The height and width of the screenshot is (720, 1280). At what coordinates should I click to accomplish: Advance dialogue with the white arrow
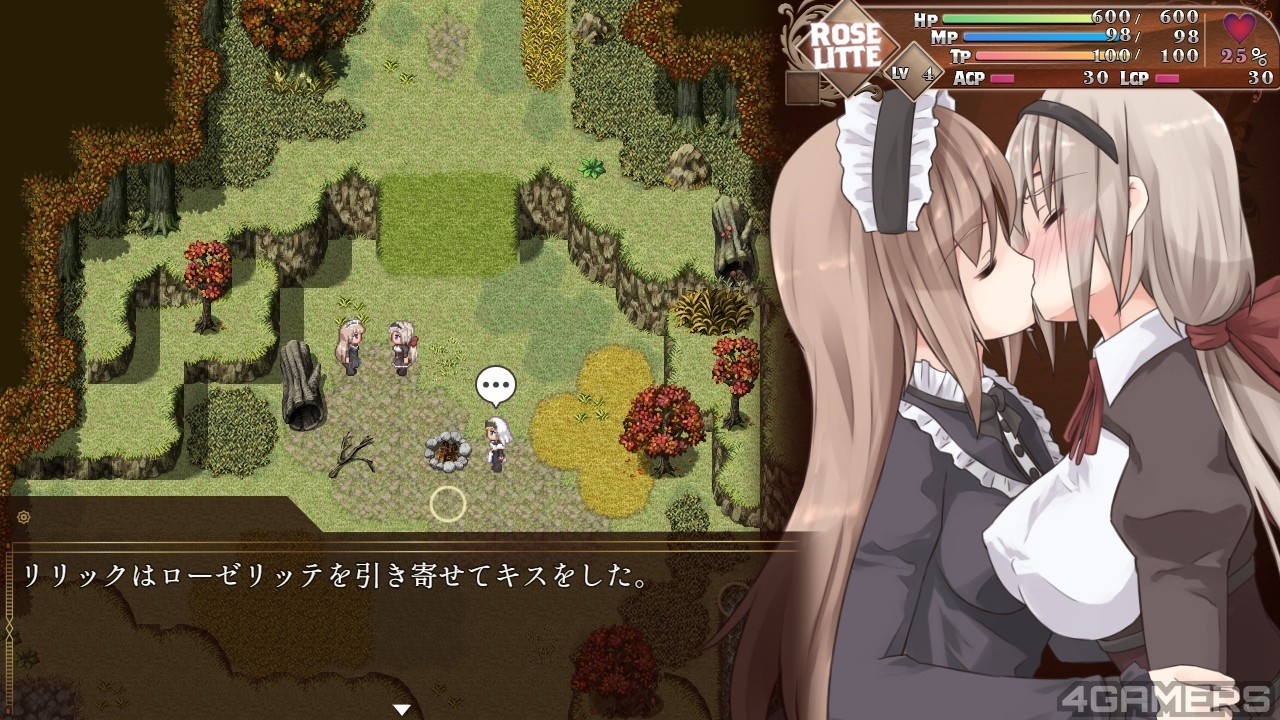pyautogui.click(x=402, y=709)
